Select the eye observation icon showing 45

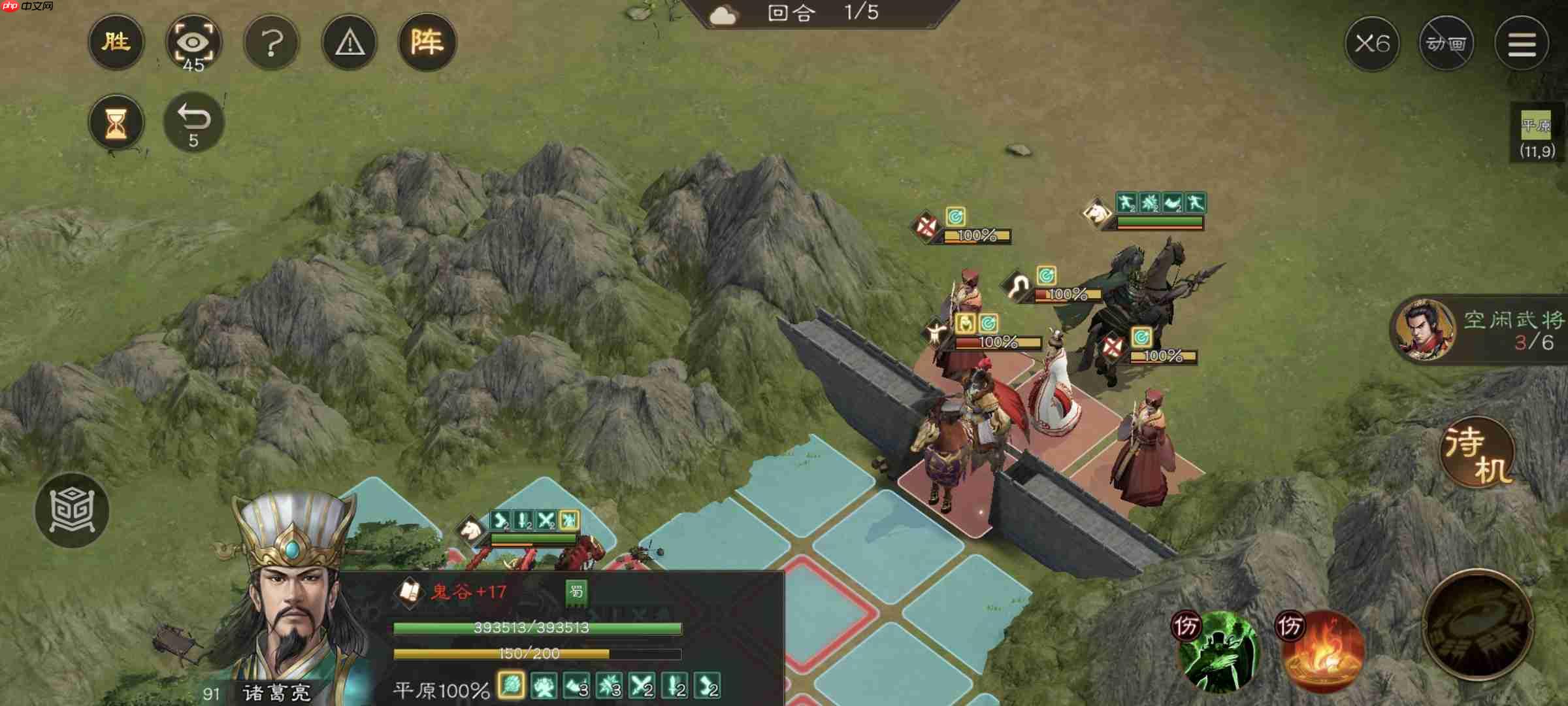point(194,42)
